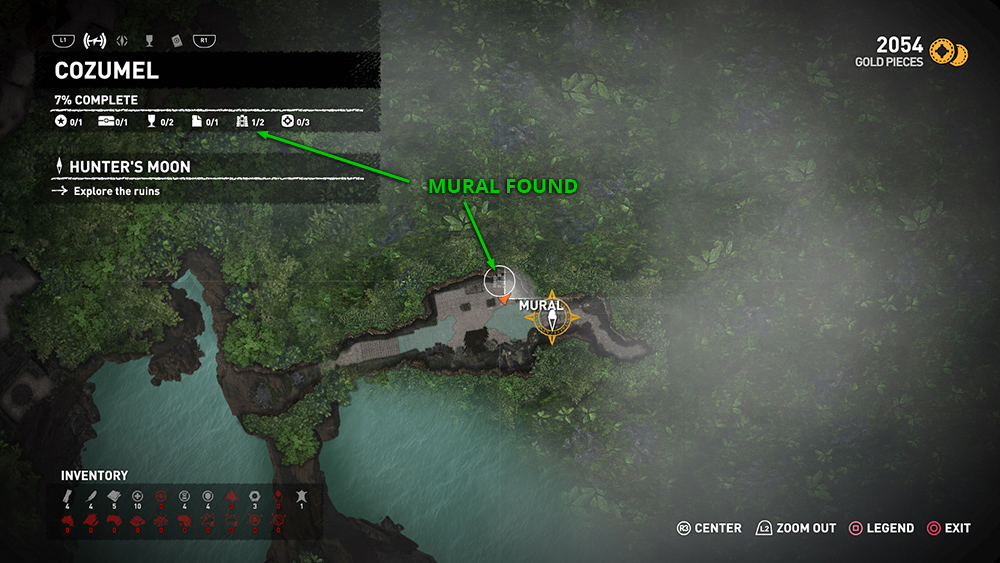The image size is (1000, 563).
Task: Select the active map tab icon
Action: [96, 41]
